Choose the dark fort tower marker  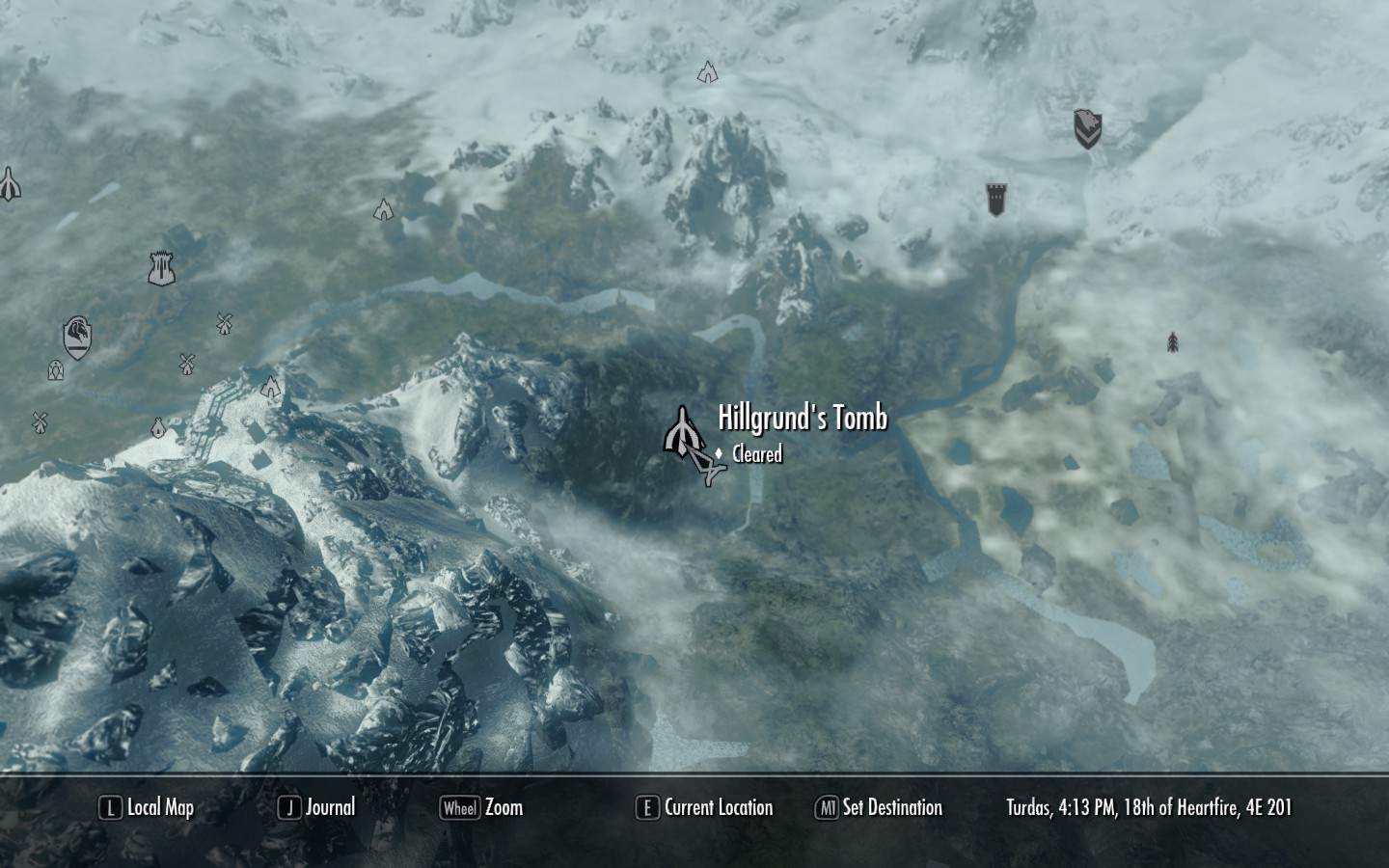(x=996, y=199)
